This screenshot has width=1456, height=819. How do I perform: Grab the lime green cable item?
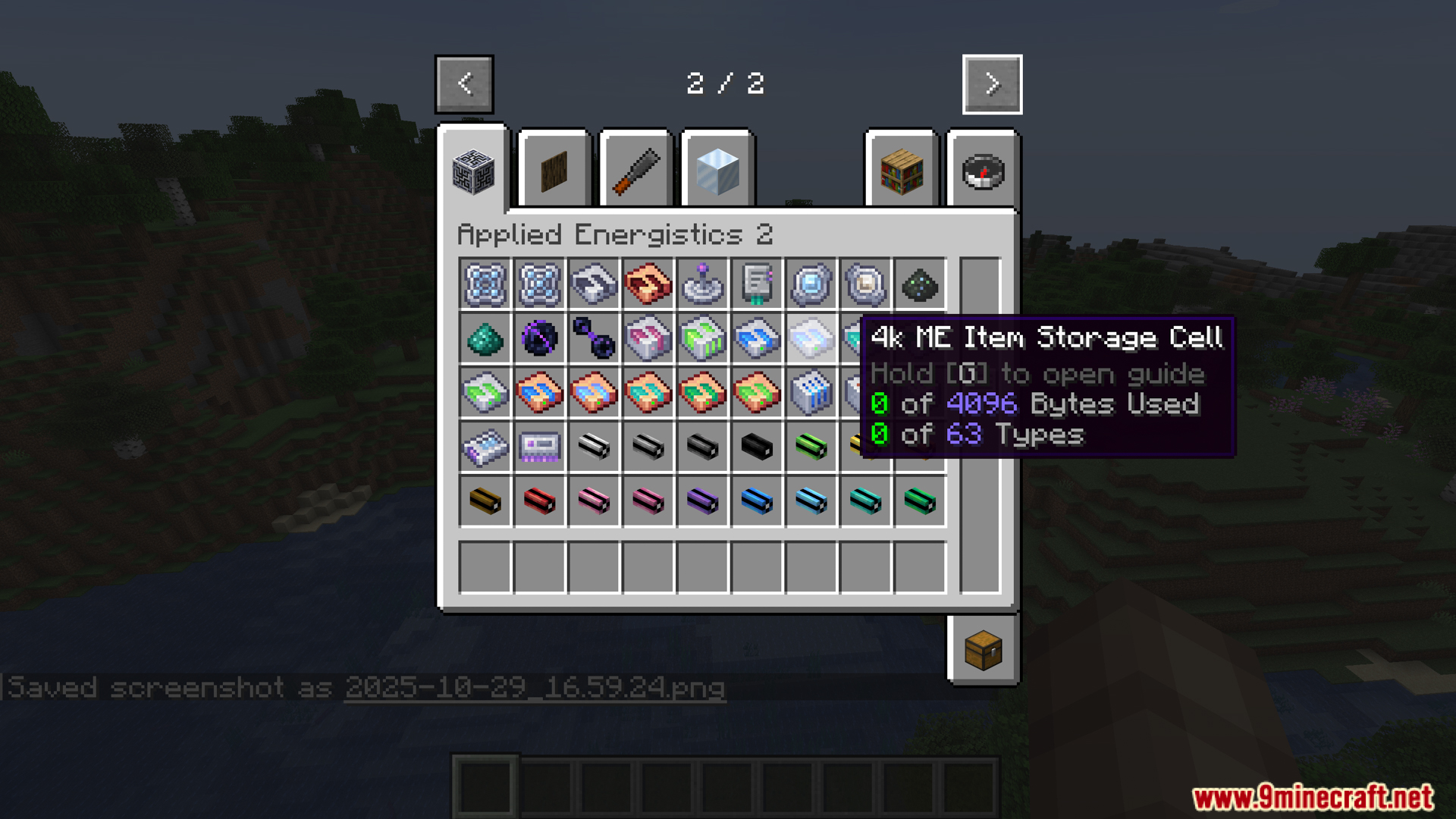point(811,447)
